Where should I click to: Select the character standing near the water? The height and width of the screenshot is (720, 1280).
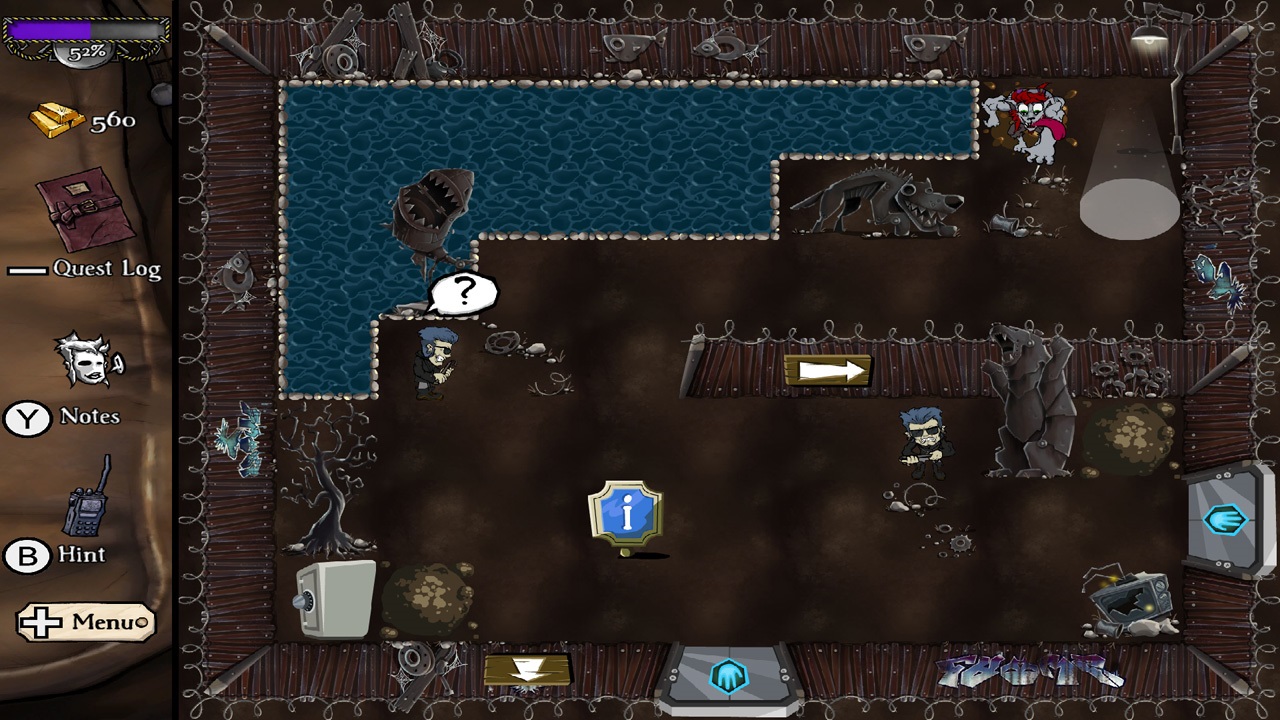[x=432, y=365]
